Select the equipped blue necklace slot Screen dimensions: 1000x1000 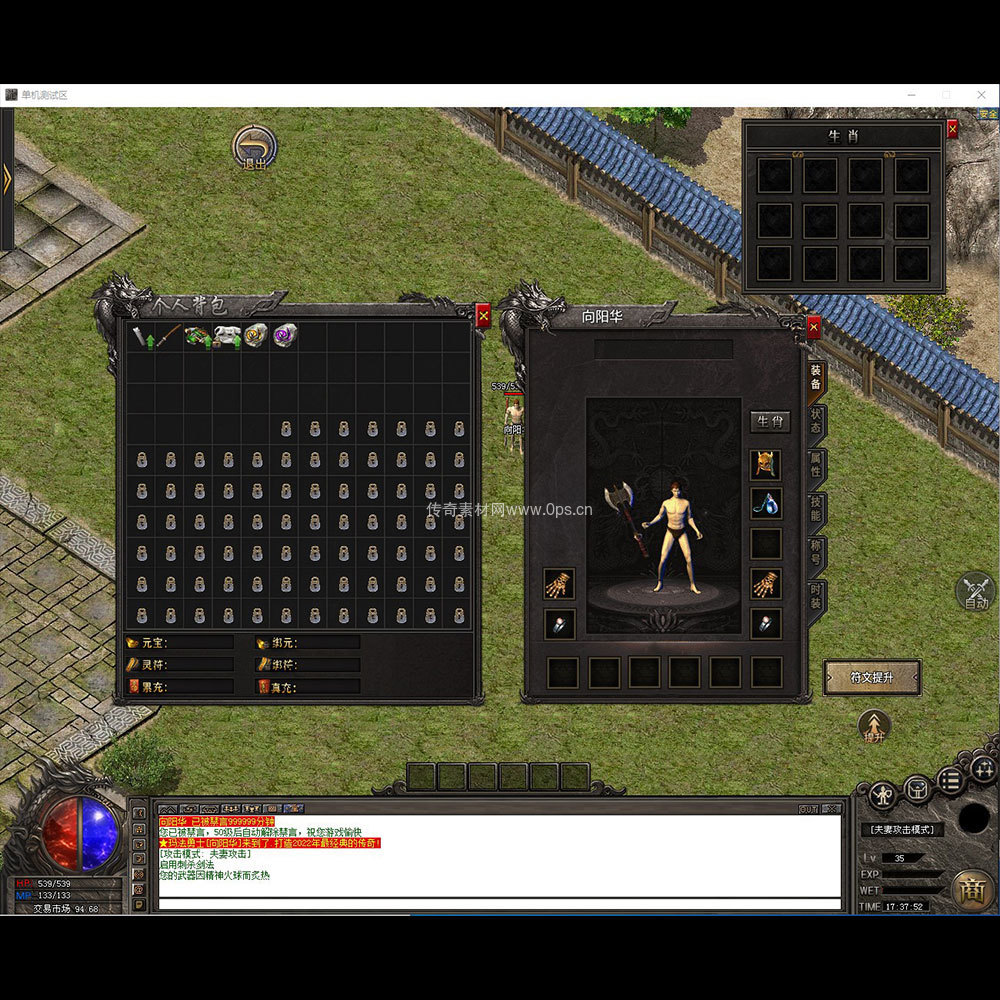pyautogui.click(x=766, y=503)
